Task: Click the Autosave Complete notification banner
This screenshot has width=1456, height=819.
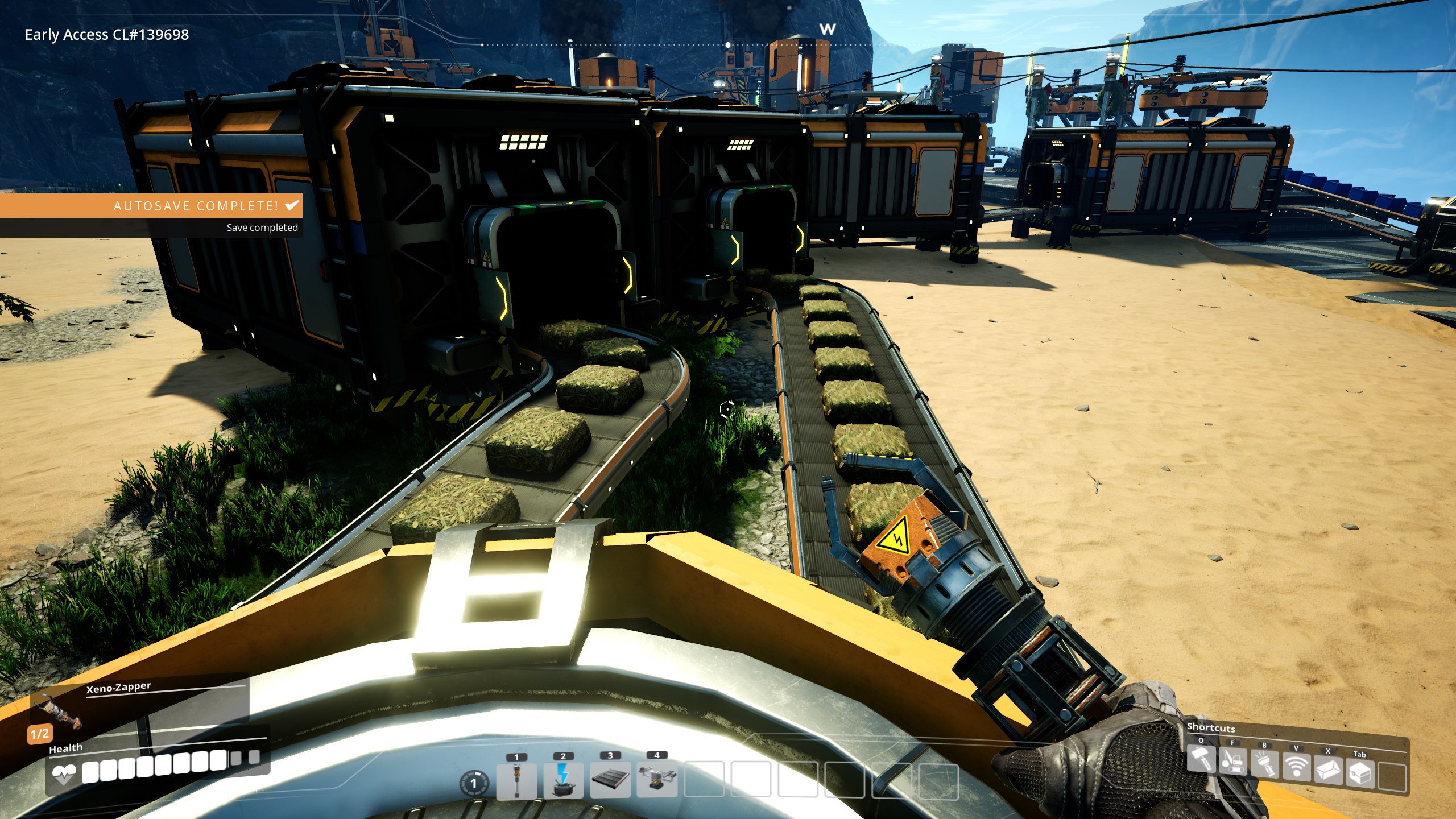Action: [x=151, y=206]
